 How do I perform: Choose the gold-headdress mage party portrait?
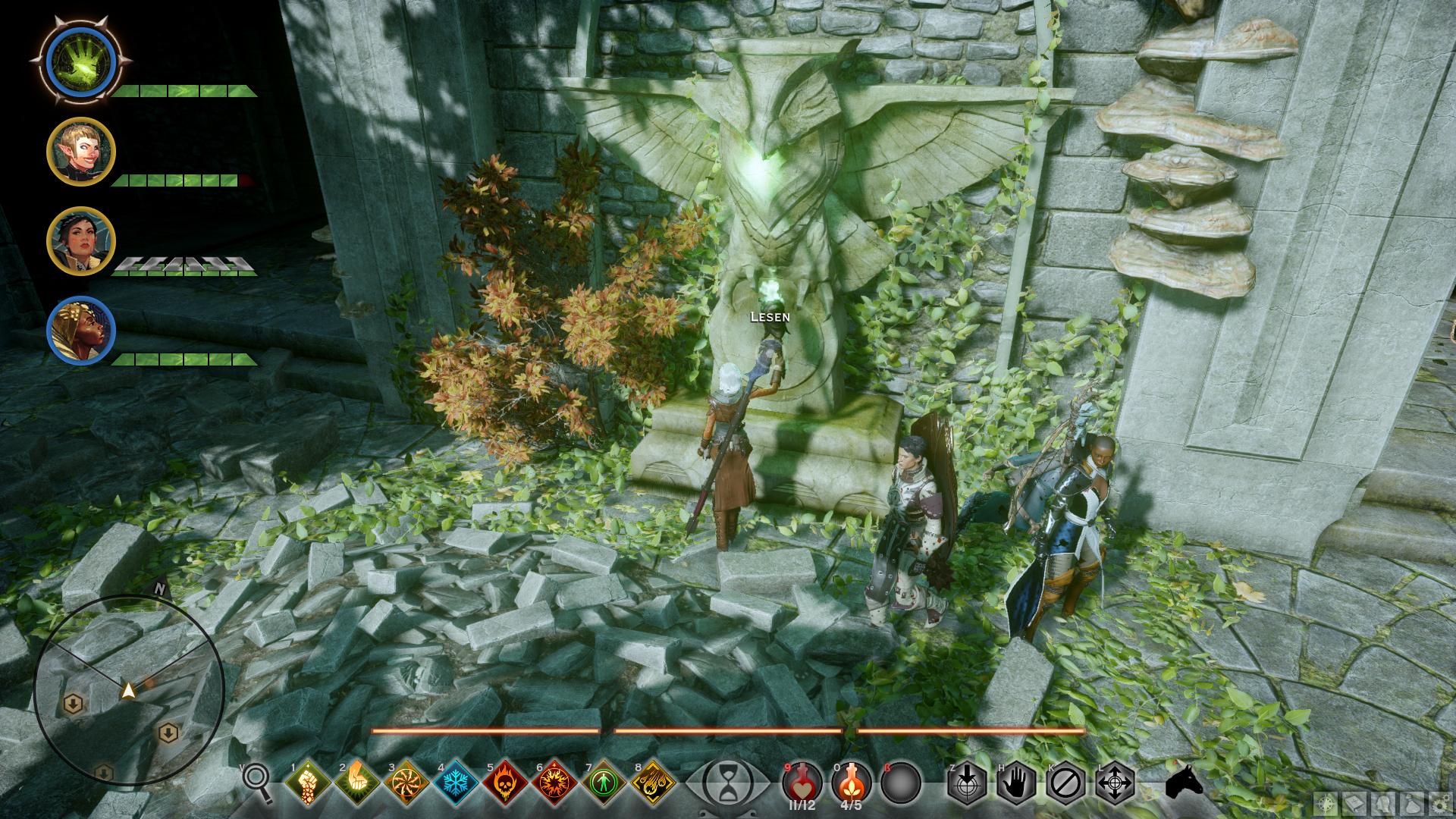(81, 331)
